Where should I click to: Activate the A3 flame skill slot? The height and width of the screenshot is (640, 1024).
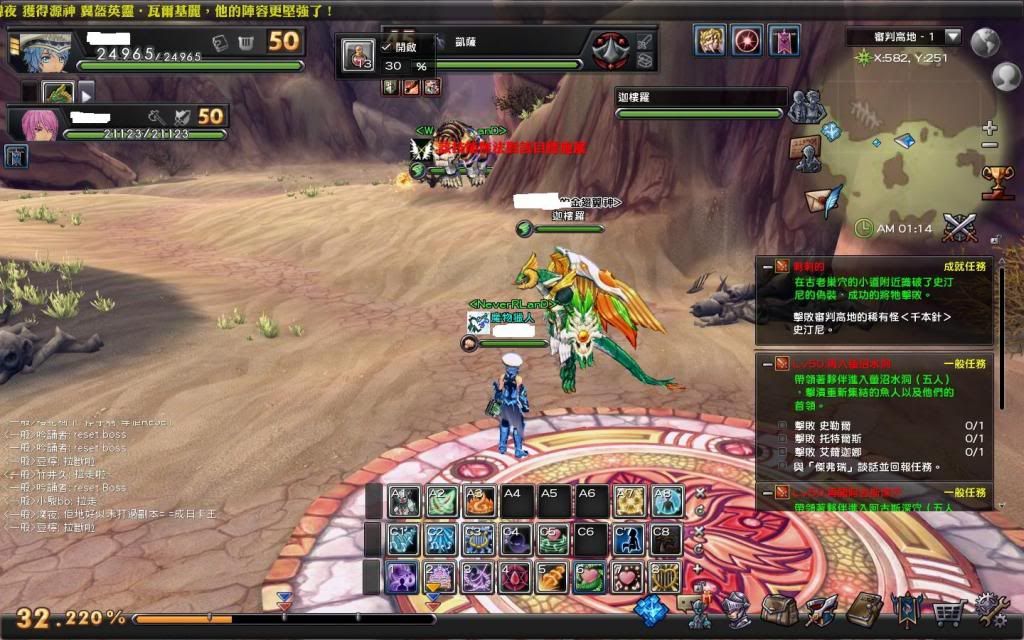(477, 501)
